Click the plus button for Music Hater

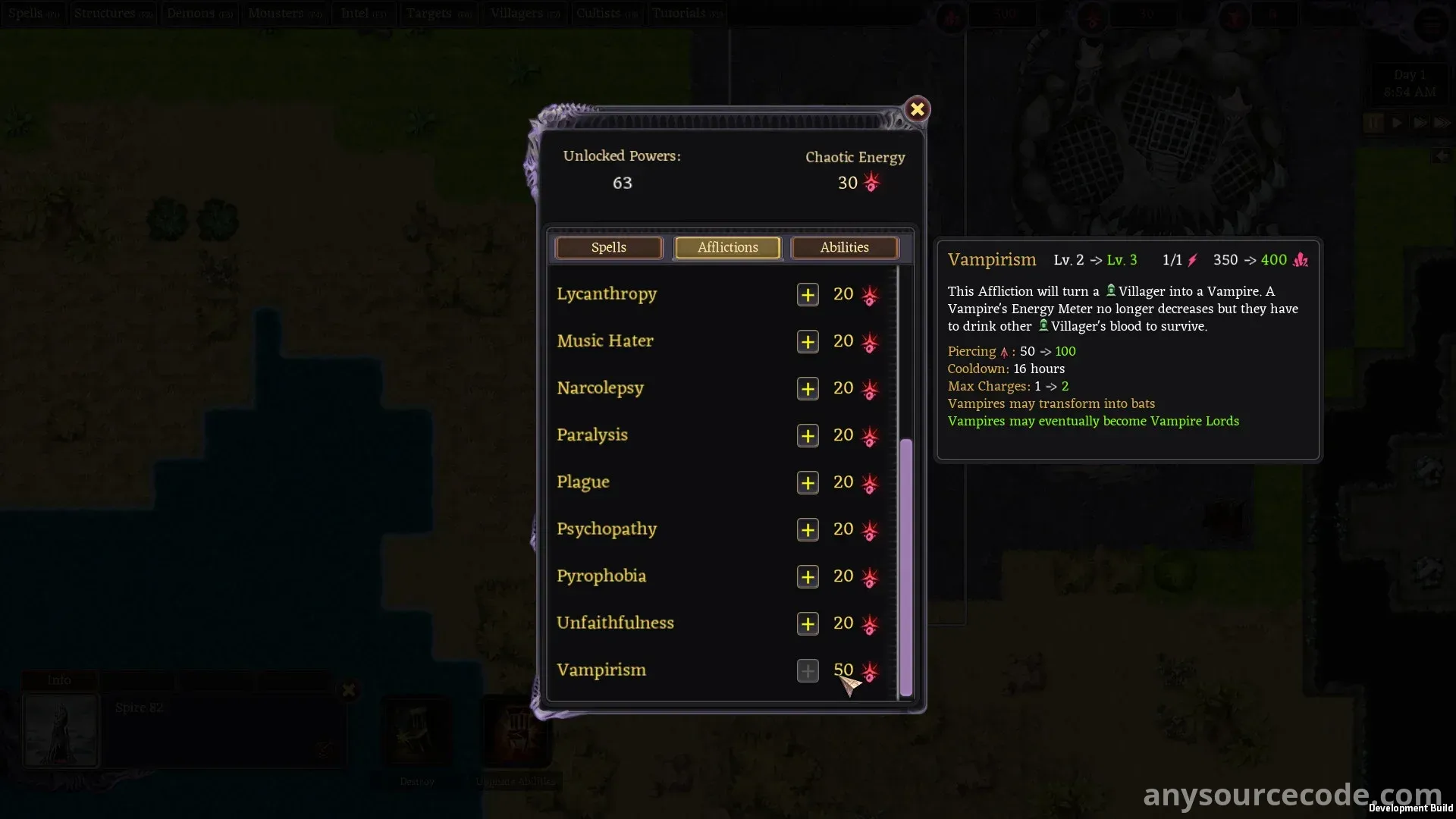pos(808,342)
